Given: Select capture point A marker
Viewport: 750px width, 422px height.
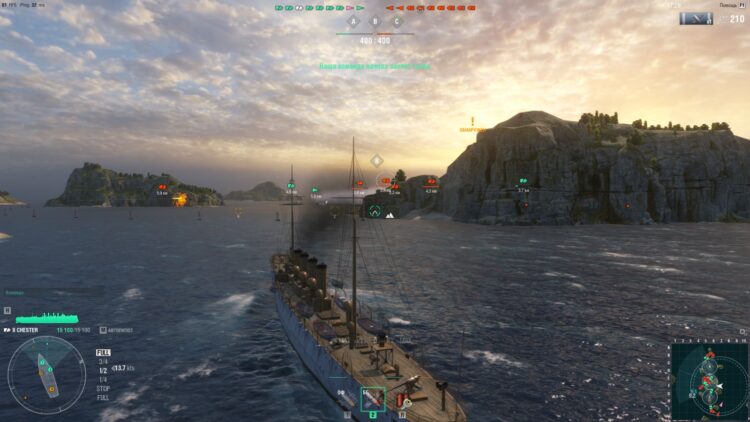Looking at the screenshot, I should pos(352,21).
